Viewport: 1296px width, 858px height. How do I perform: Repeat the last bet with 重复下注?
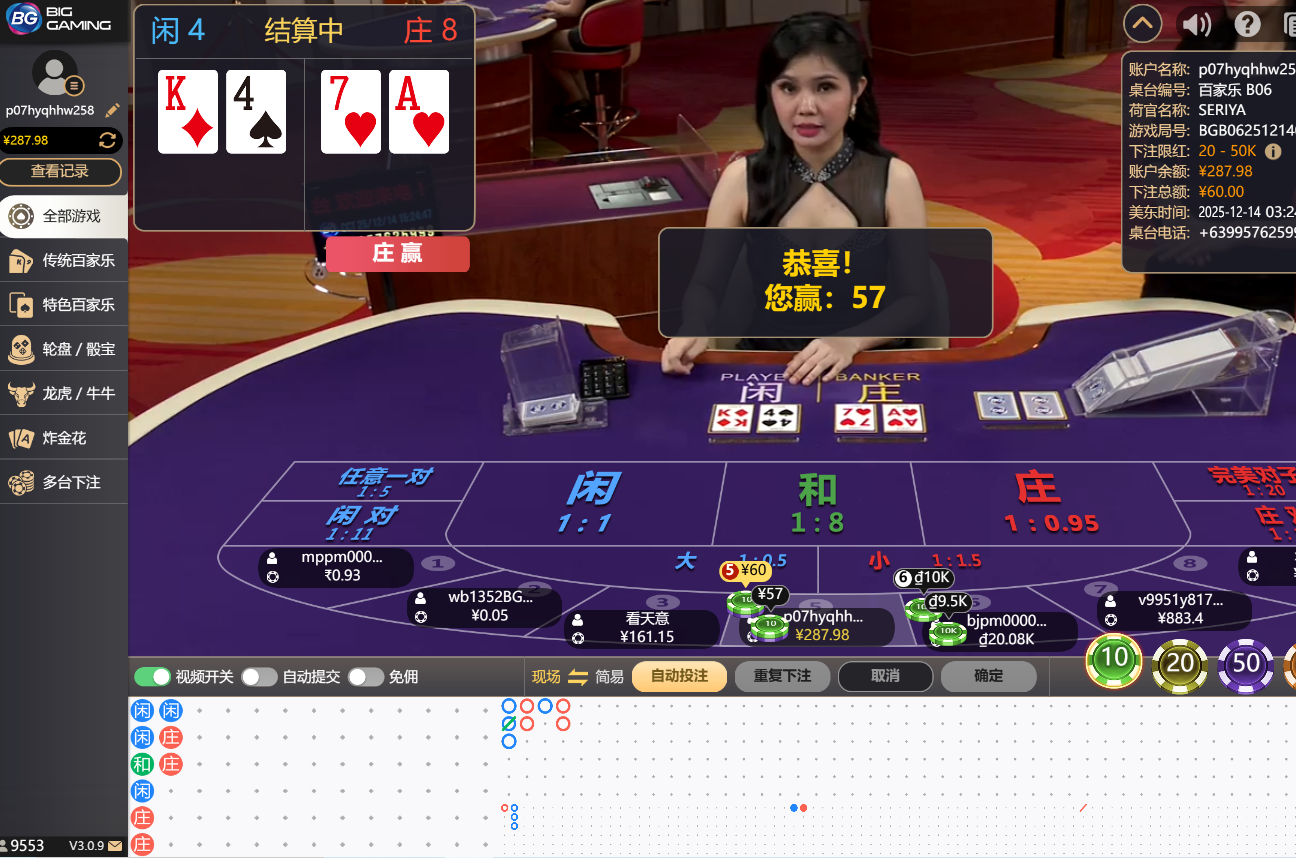click(782, 676)
